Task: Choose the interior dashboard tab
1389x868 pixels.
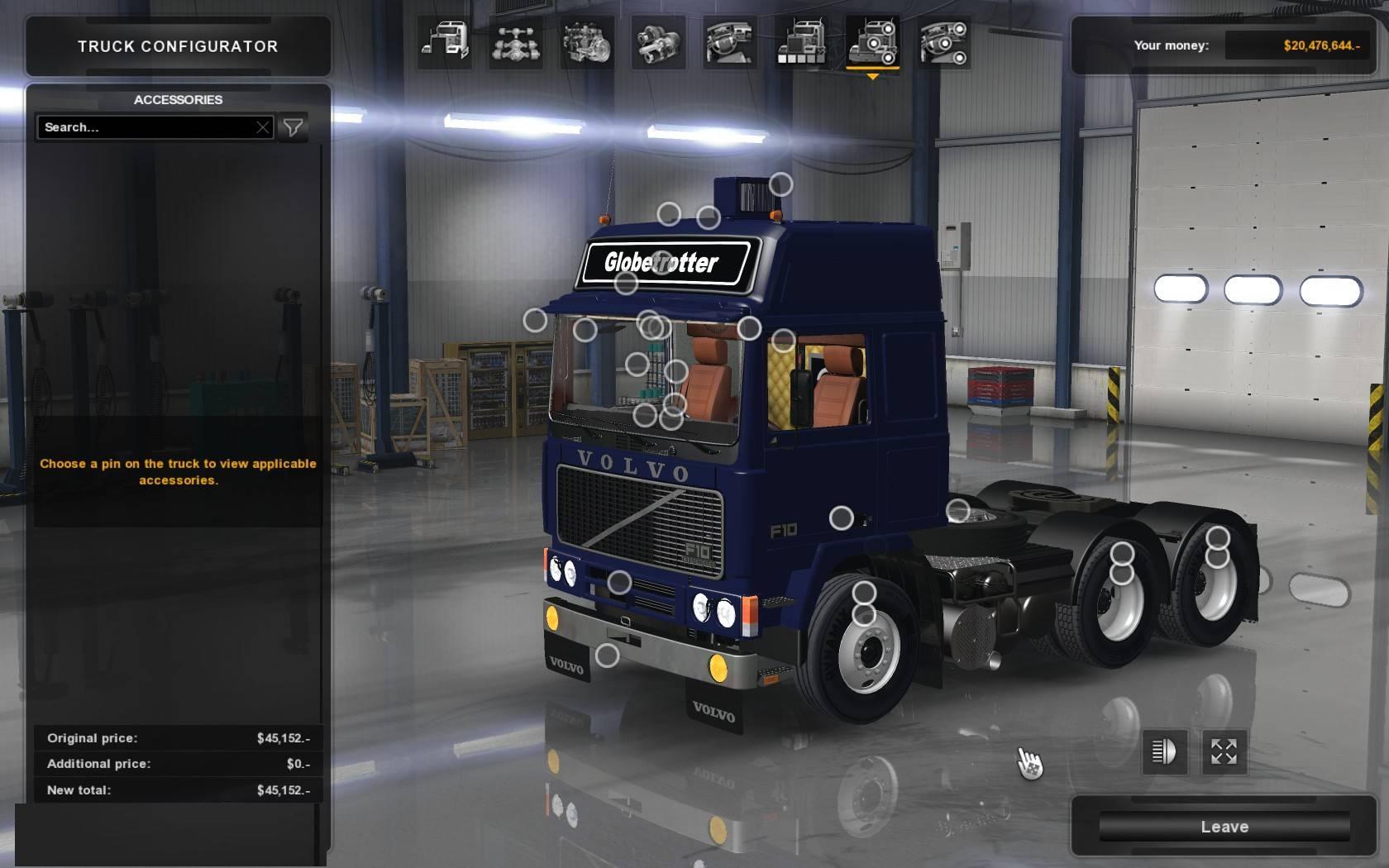Action: pos(729,42)
